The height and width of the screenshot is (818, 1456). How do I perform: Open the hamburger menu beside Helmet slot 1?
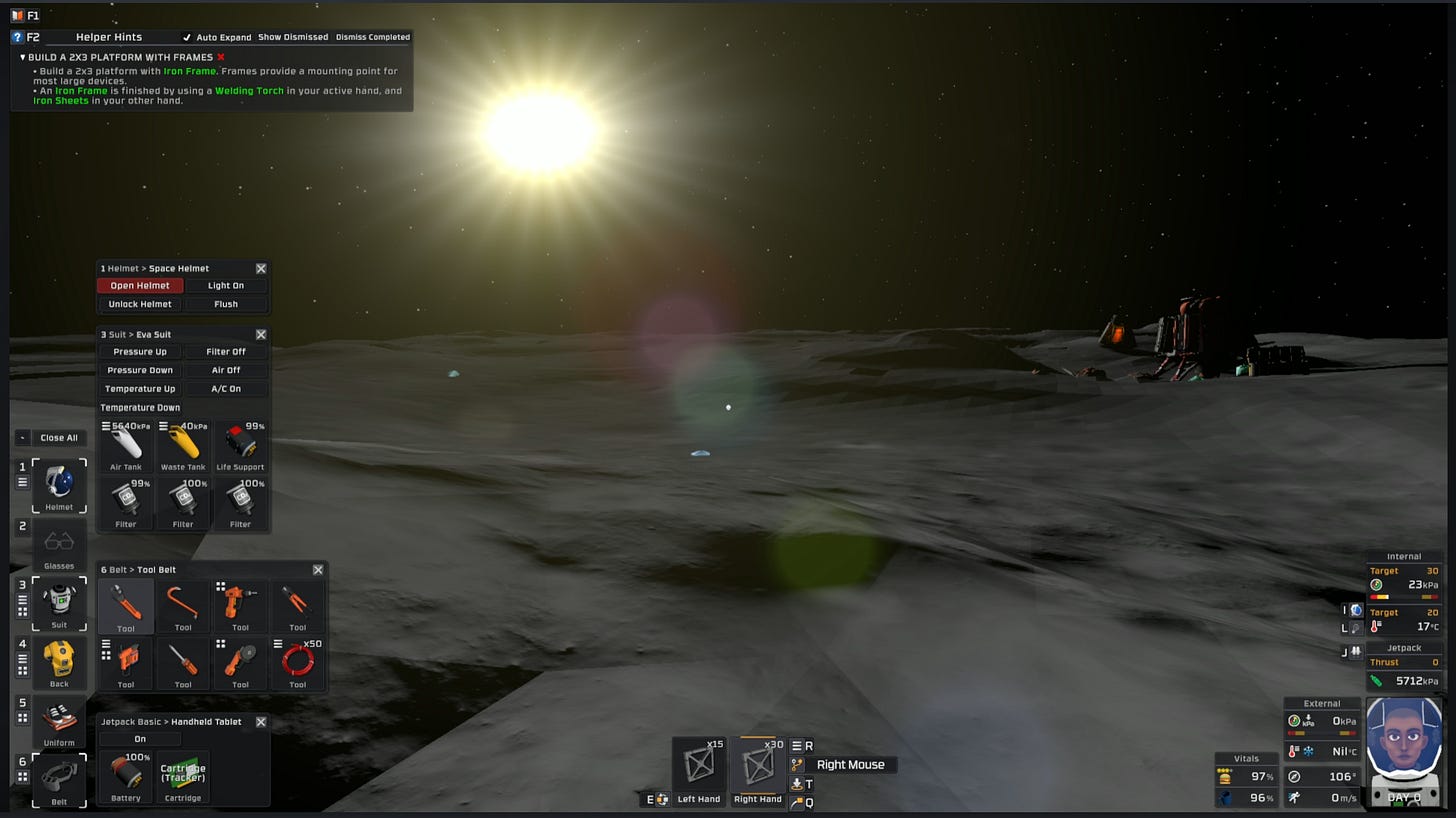(x=22, y=480)
